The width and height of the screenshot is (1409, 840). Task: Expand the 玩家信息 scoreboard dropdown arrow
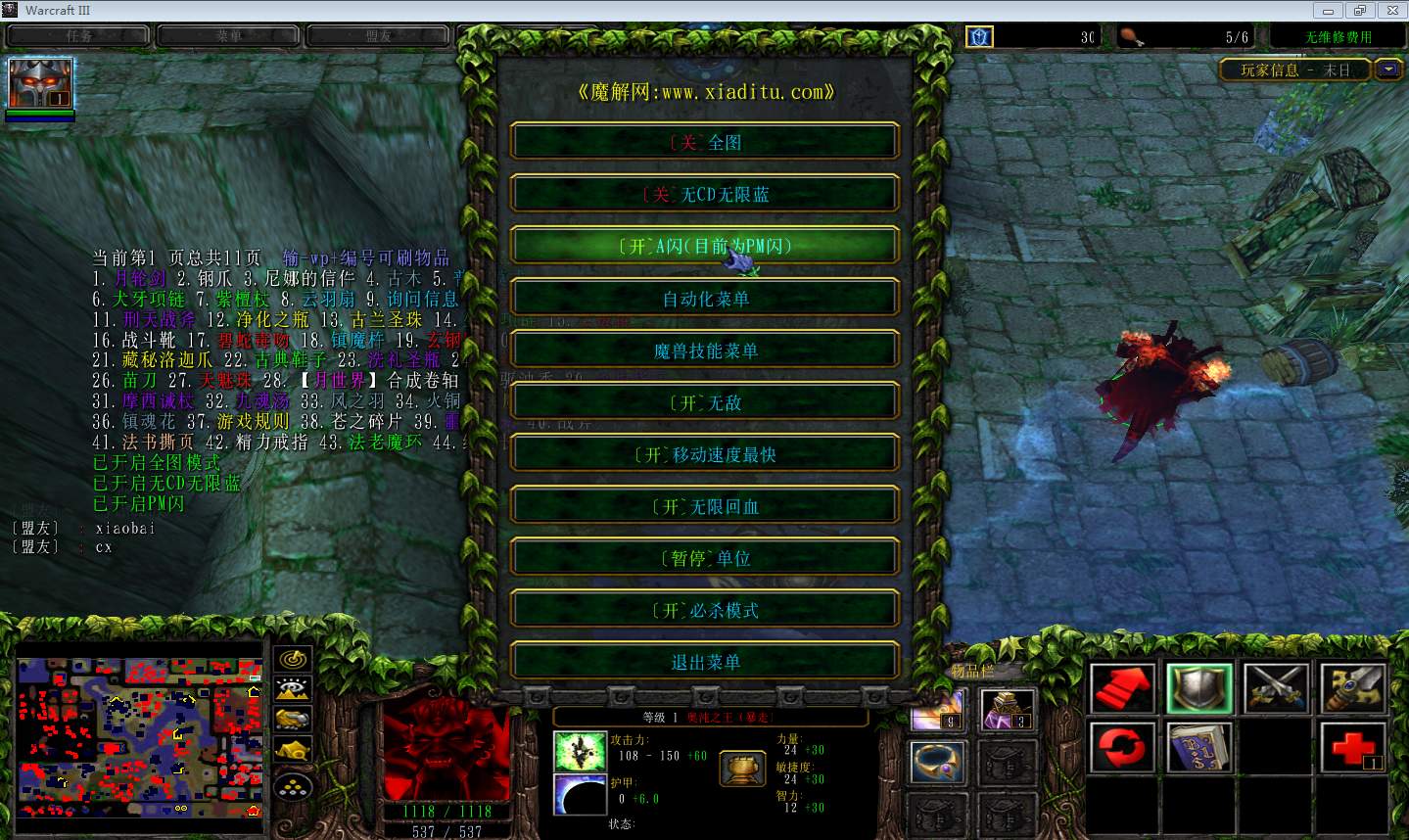click(1389, 70)
